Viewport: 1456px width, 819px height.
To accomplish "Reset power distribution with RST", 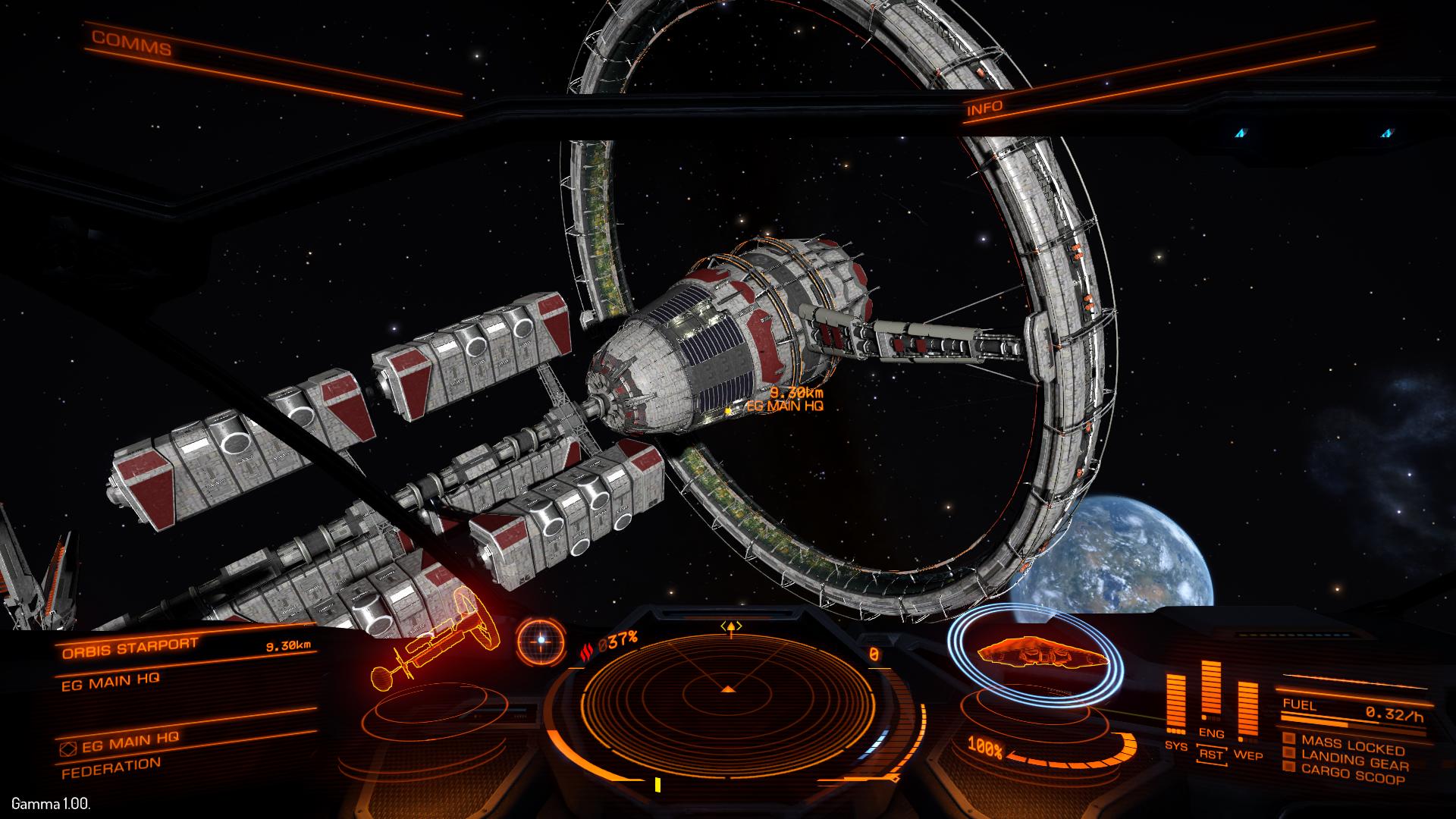I will 1211,755.
